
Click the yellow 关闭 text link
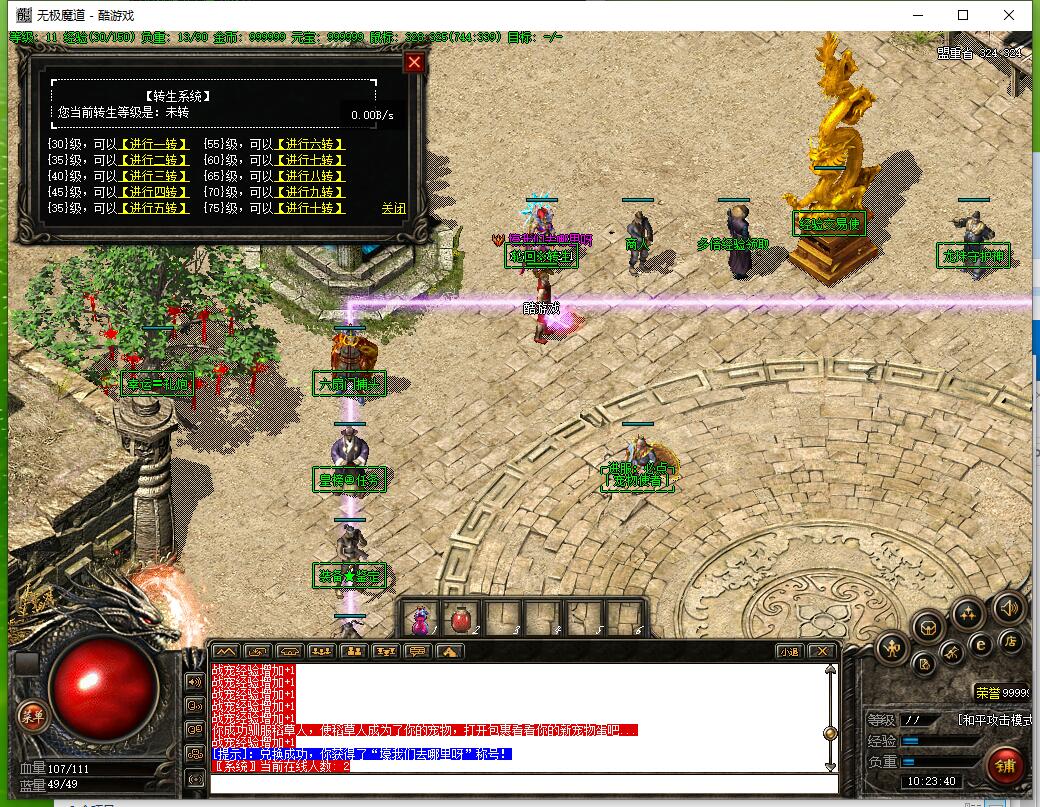tap(393, 208)
